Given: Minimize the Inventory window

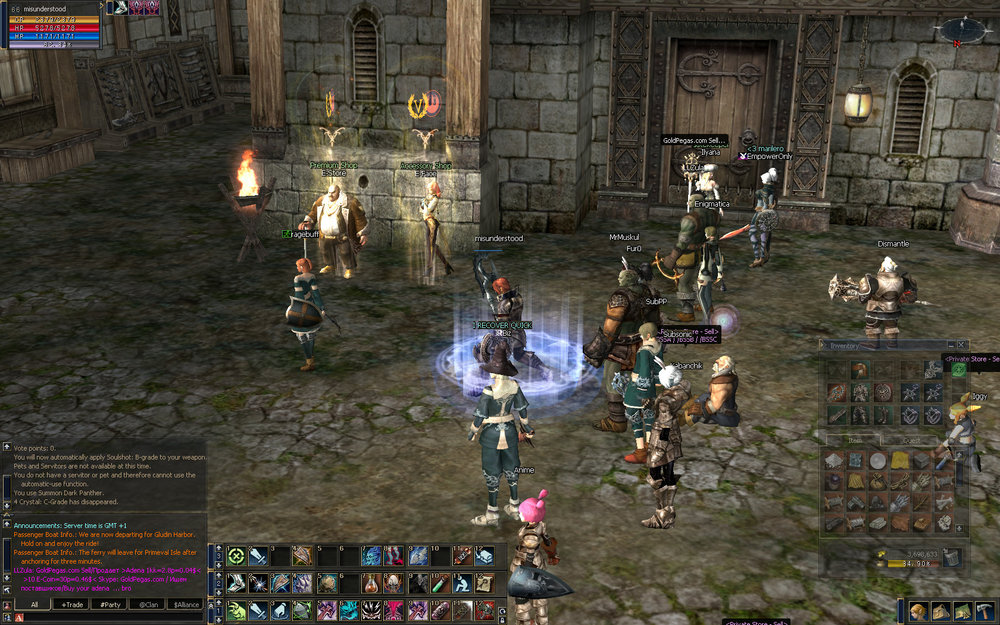Looking at the screenshot, I should point(950,345).
